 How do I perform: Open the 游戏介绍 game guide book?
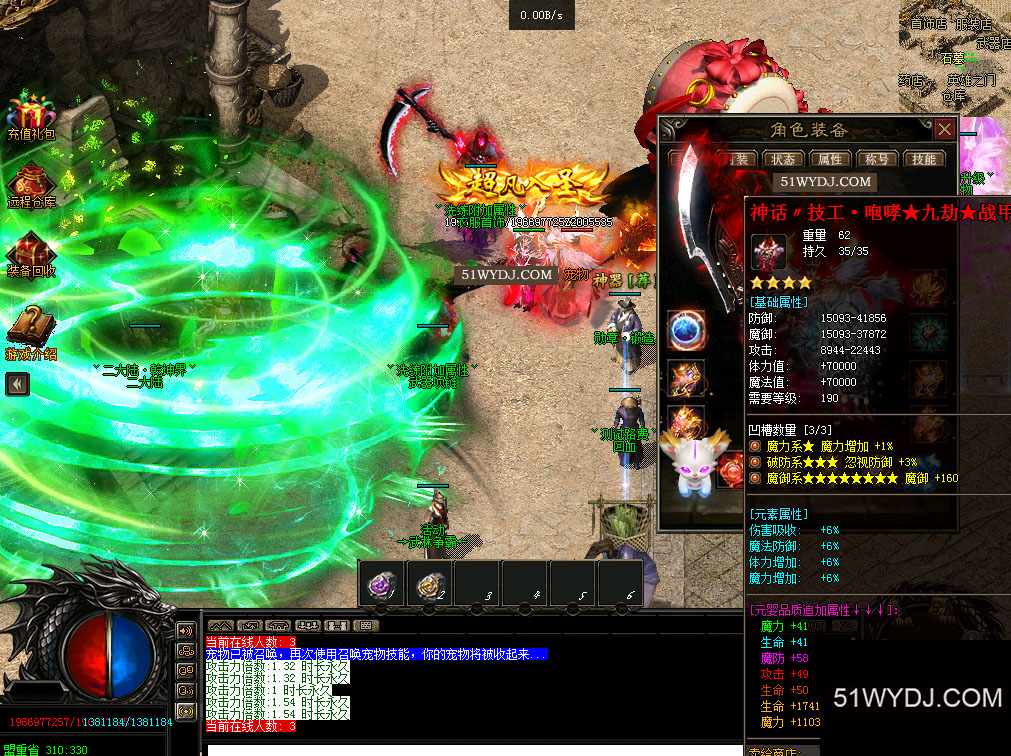pos(32,329)
